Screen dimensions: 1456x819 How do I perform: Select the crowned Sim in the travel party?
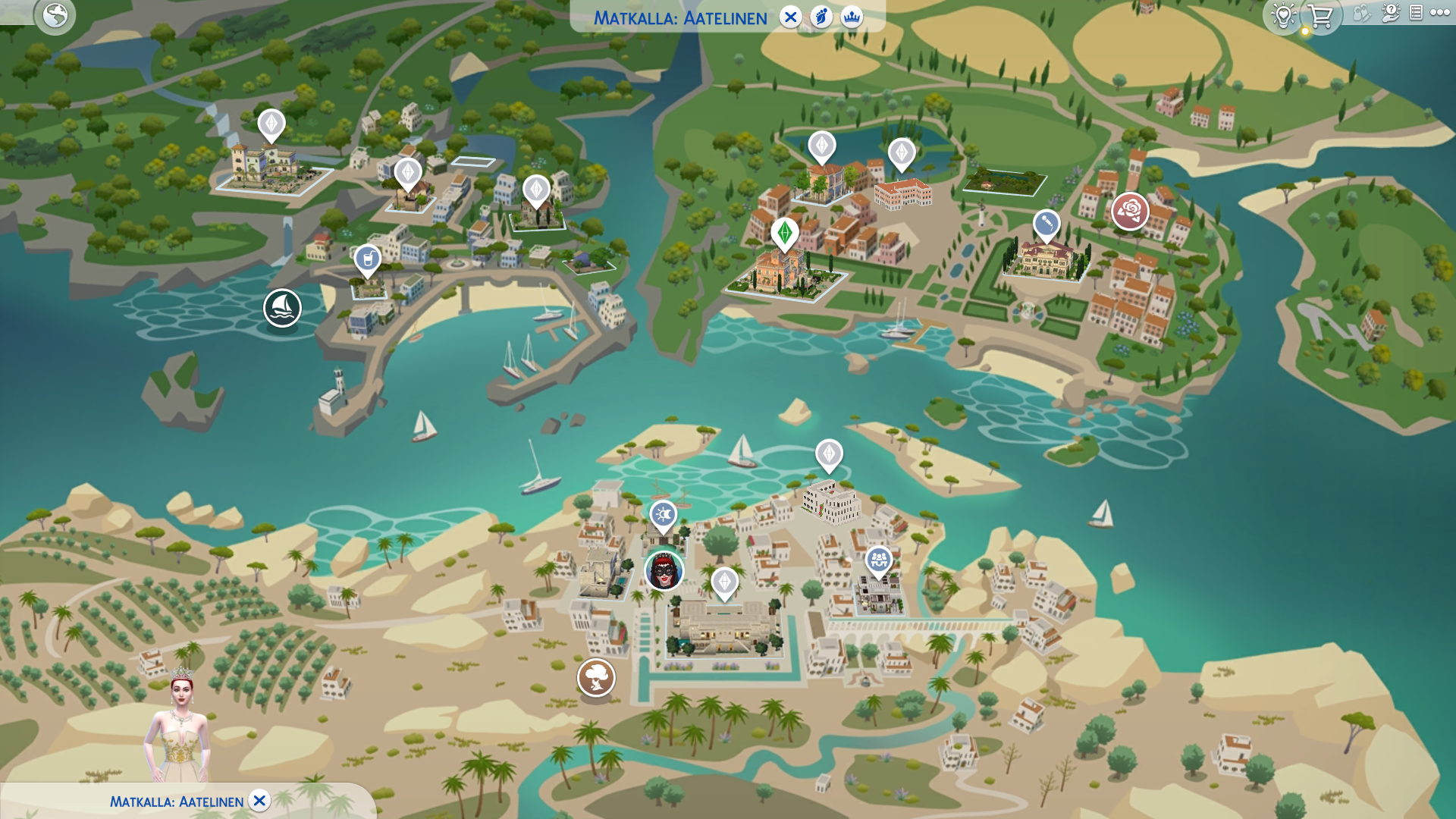point(180,728)
